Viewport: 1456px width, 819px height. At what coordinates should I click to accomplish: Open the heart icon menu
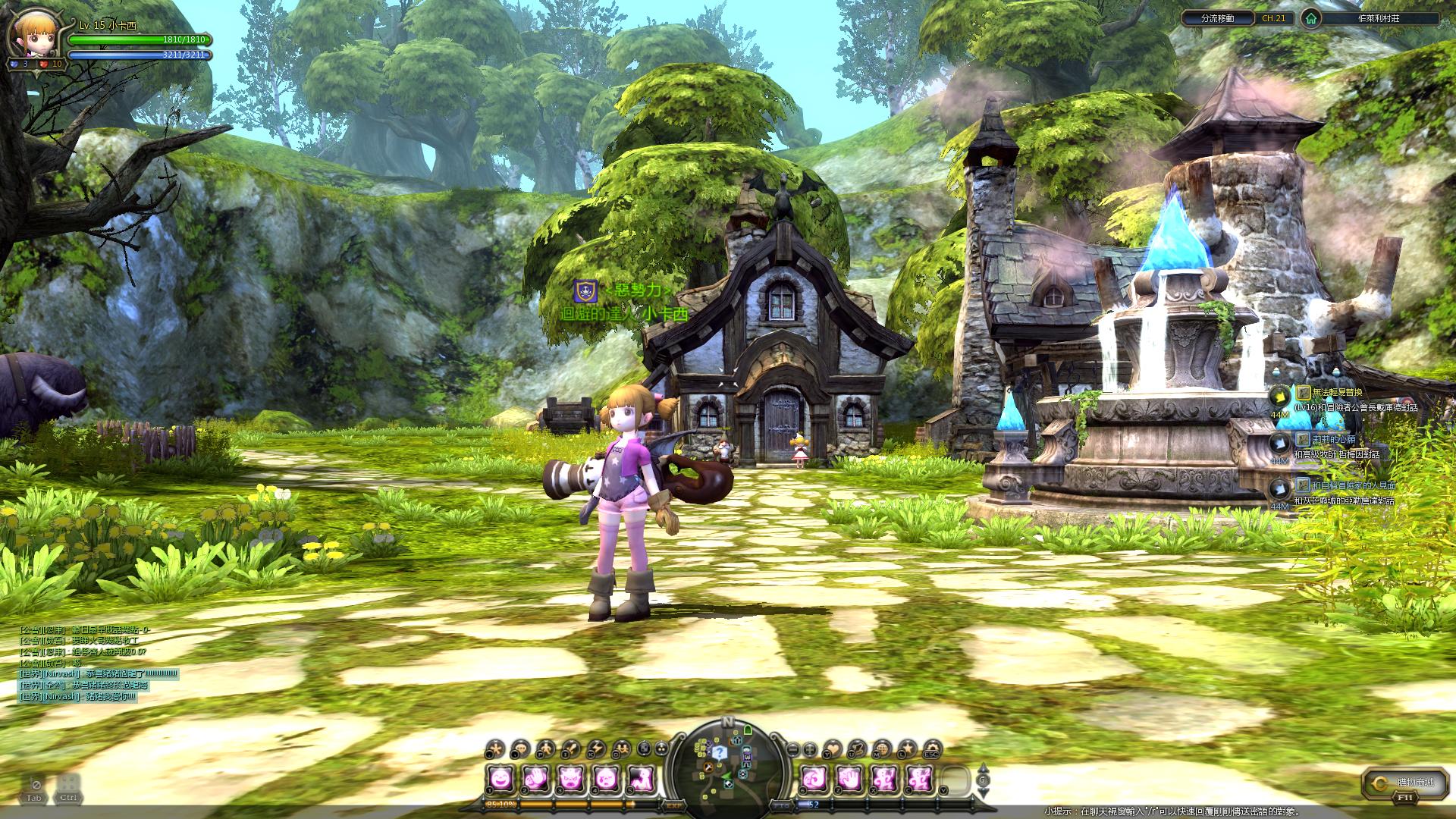pyautogui.click(x=833, y=749)
